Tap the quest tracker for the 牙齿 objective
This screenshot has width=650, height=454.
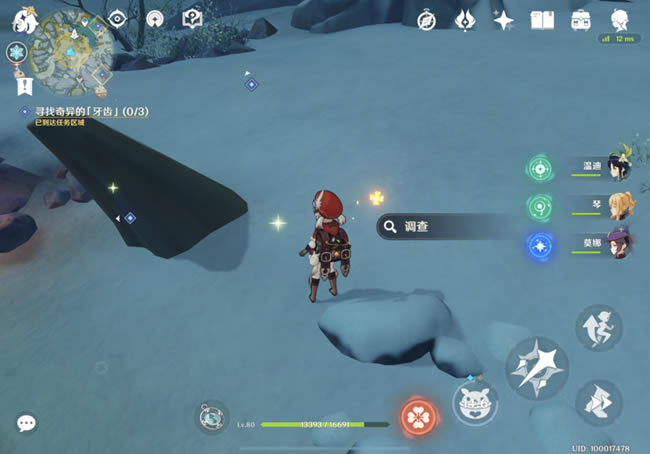pos(85,111)
